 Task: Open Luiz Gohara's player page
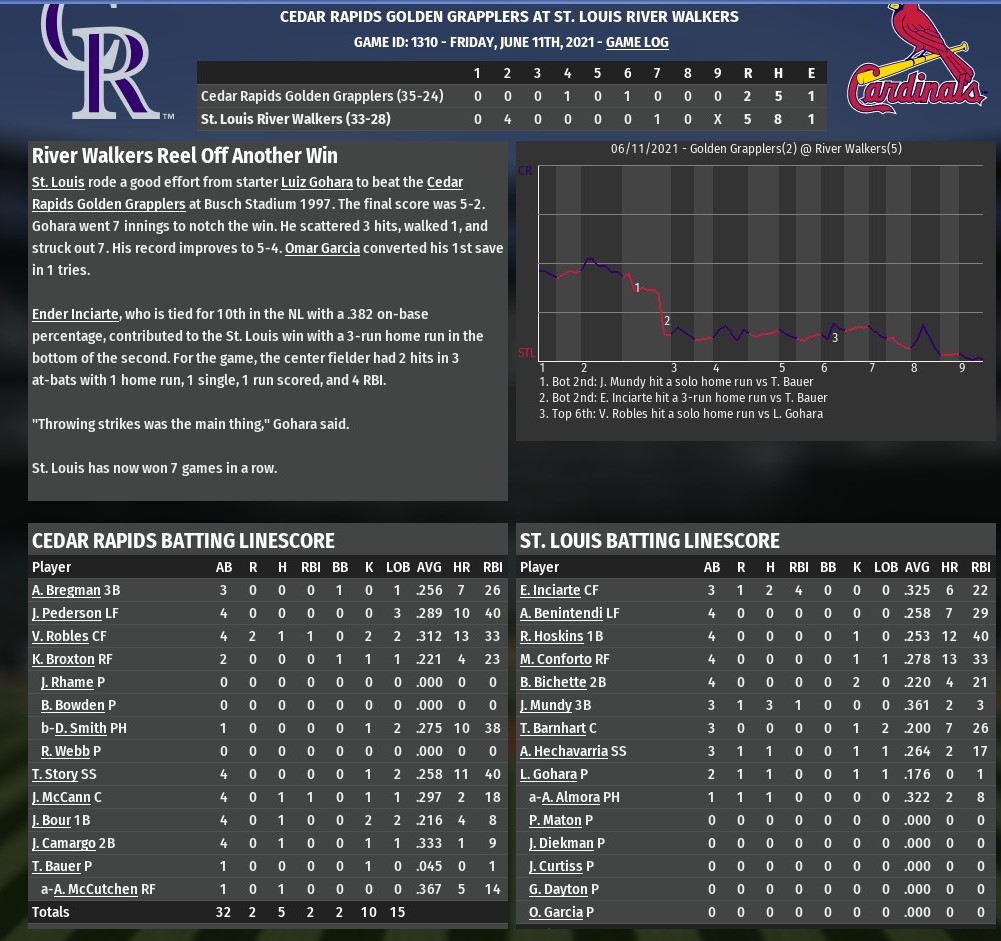316,182
